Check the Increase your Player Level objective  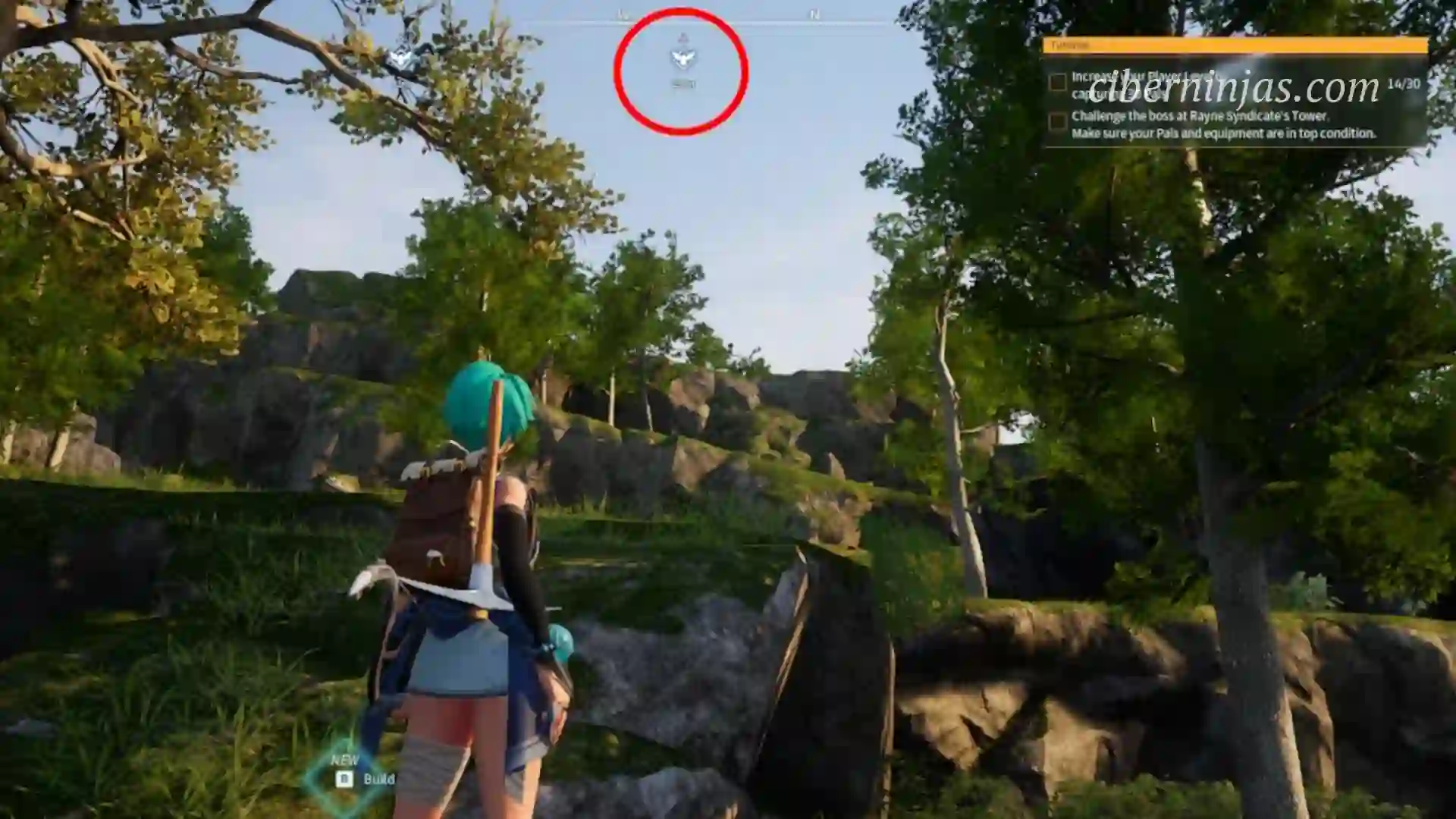[x=1057, y=81]
